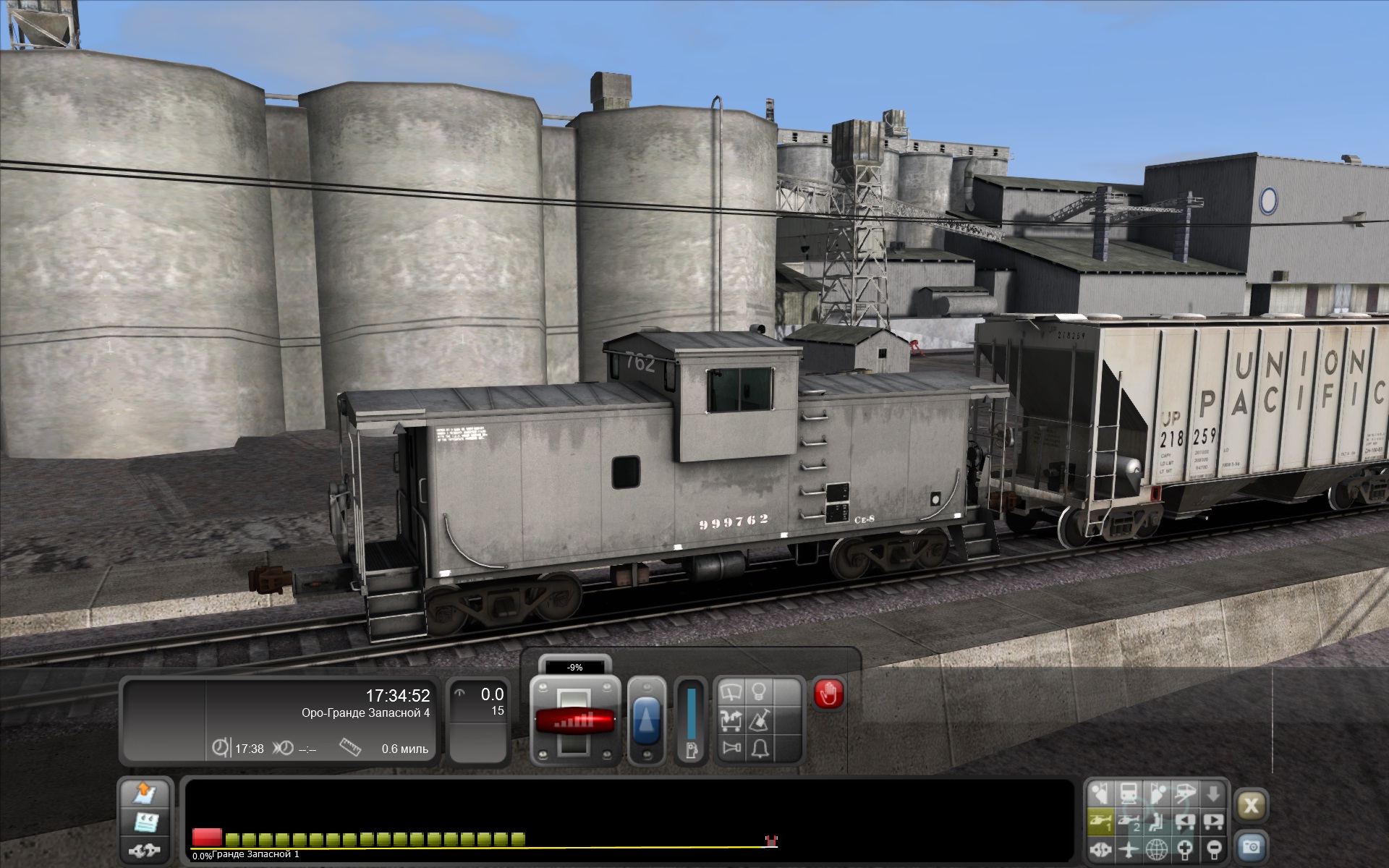
Task: Click the load/unload cargo icon
Action: click(731, 720)
